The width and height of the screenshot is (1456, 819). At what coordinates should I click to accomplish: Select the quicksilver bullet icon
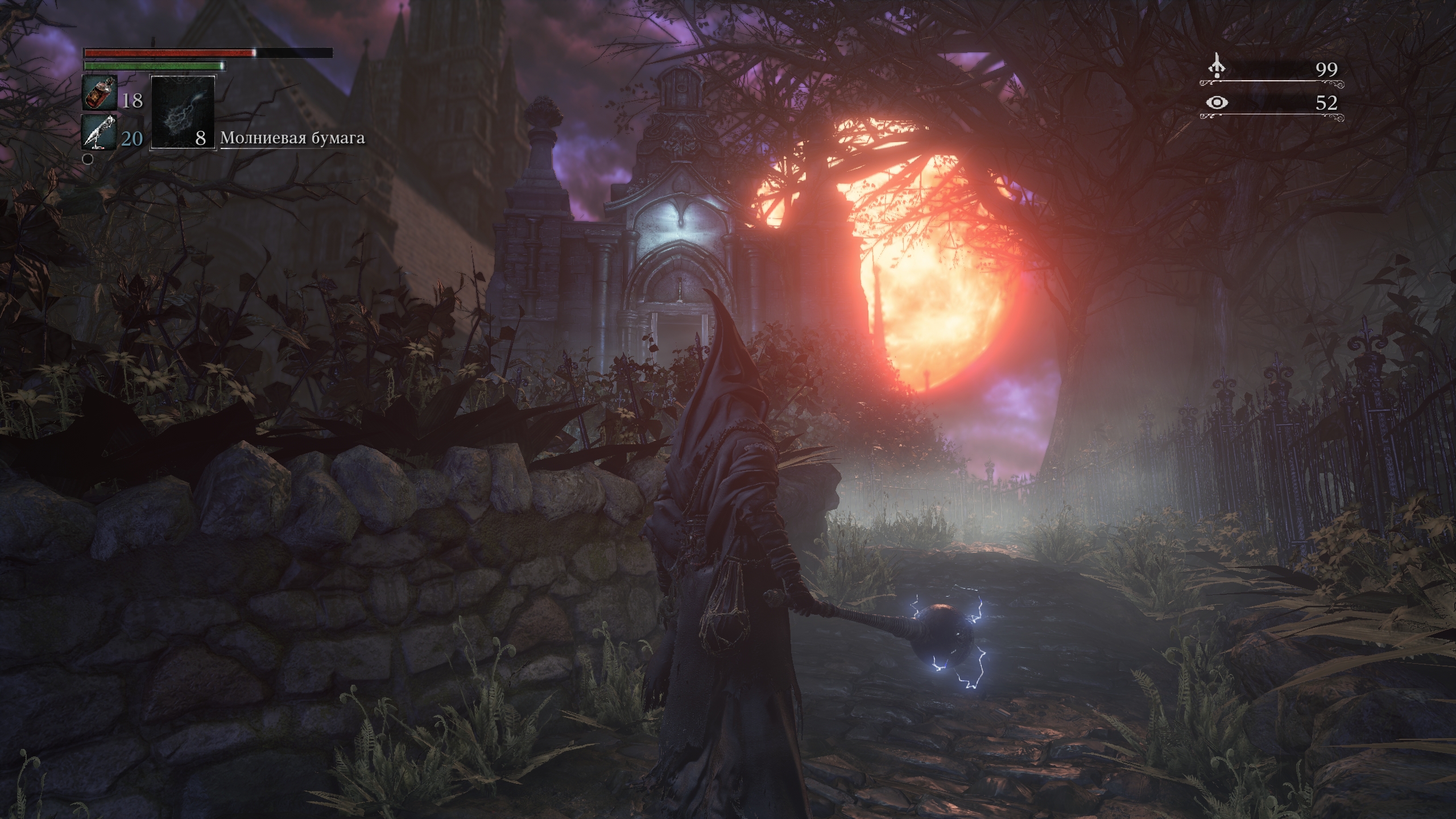[x=100, y=133]
